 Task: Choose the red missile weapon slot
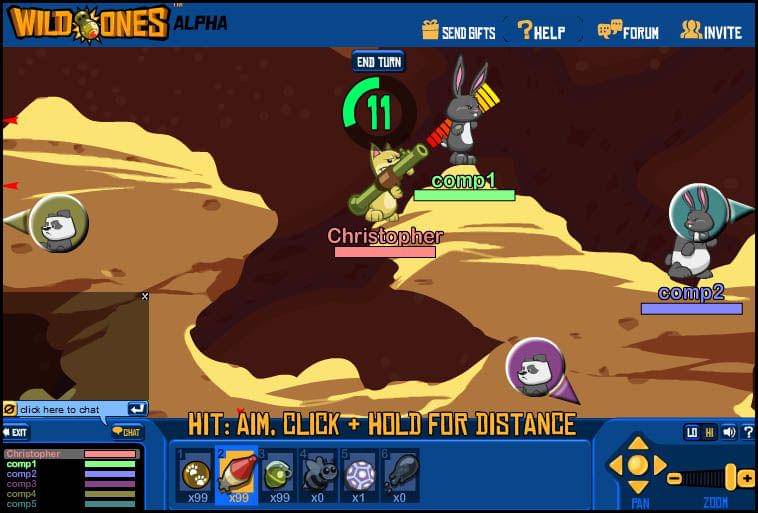(x=238, y=474)
